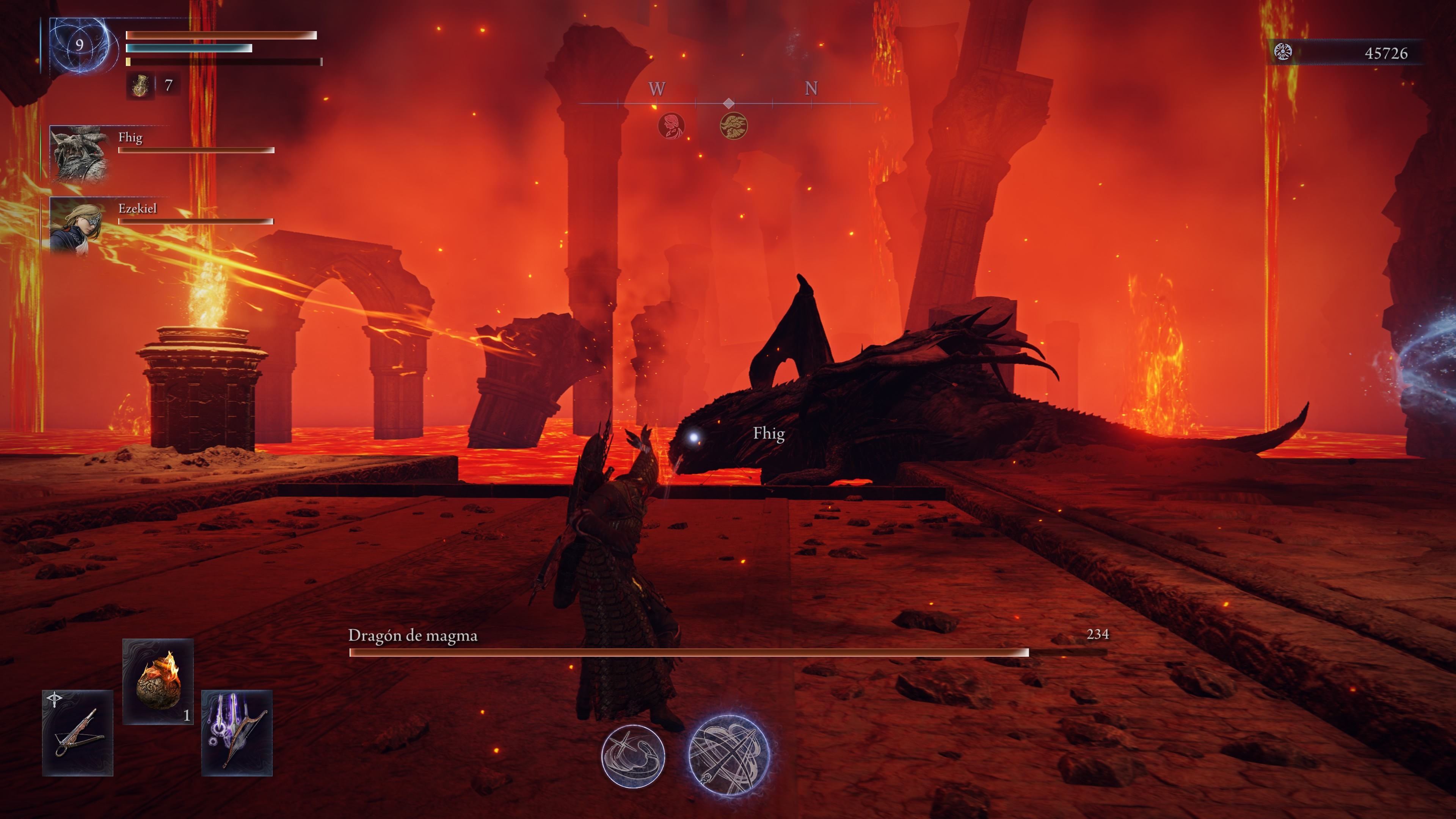
Task: Select the bow with purple arrows slot
Action: (237, 733)
